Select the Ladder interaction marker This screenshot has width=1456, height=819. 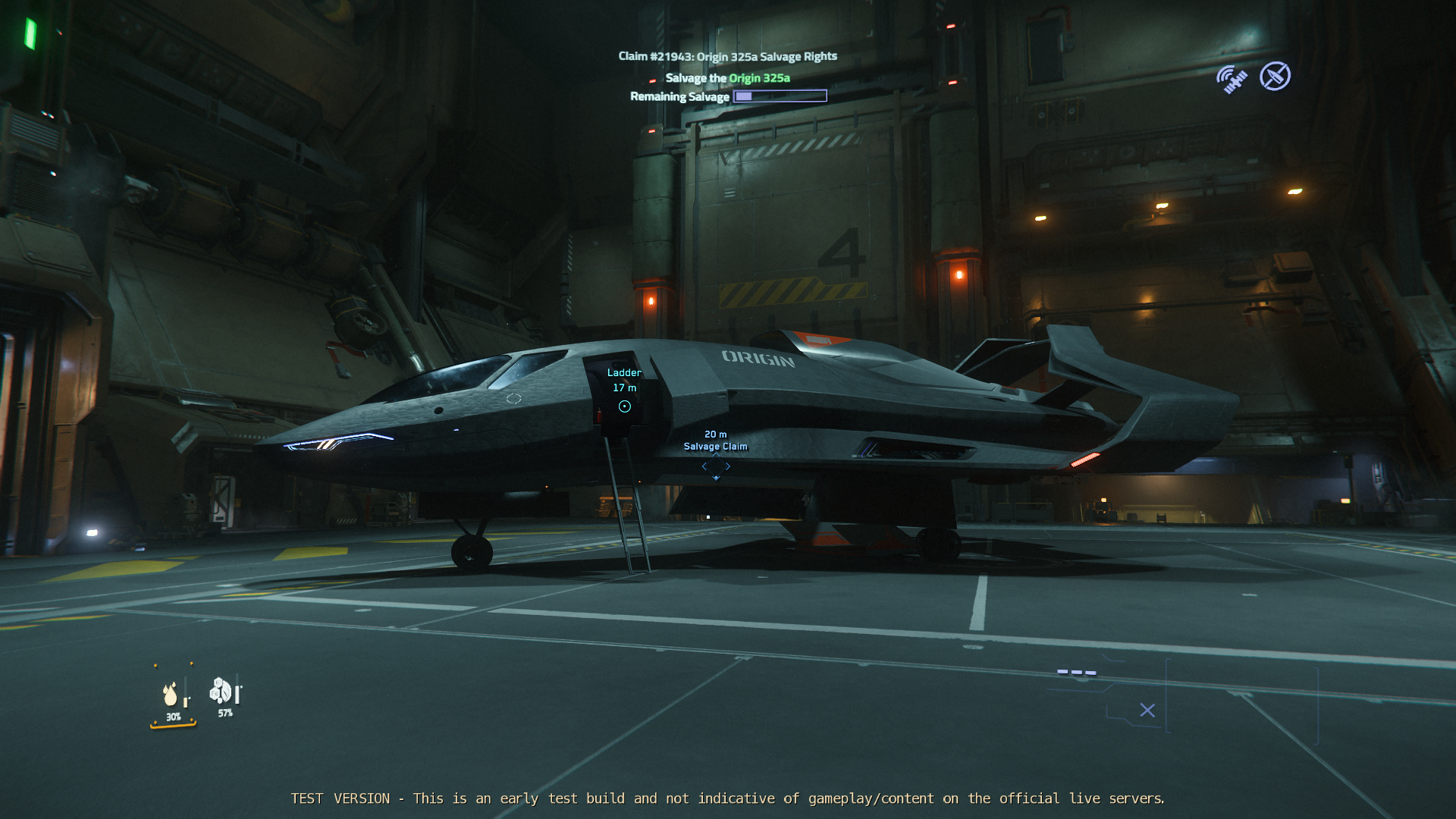click(624, 406)
